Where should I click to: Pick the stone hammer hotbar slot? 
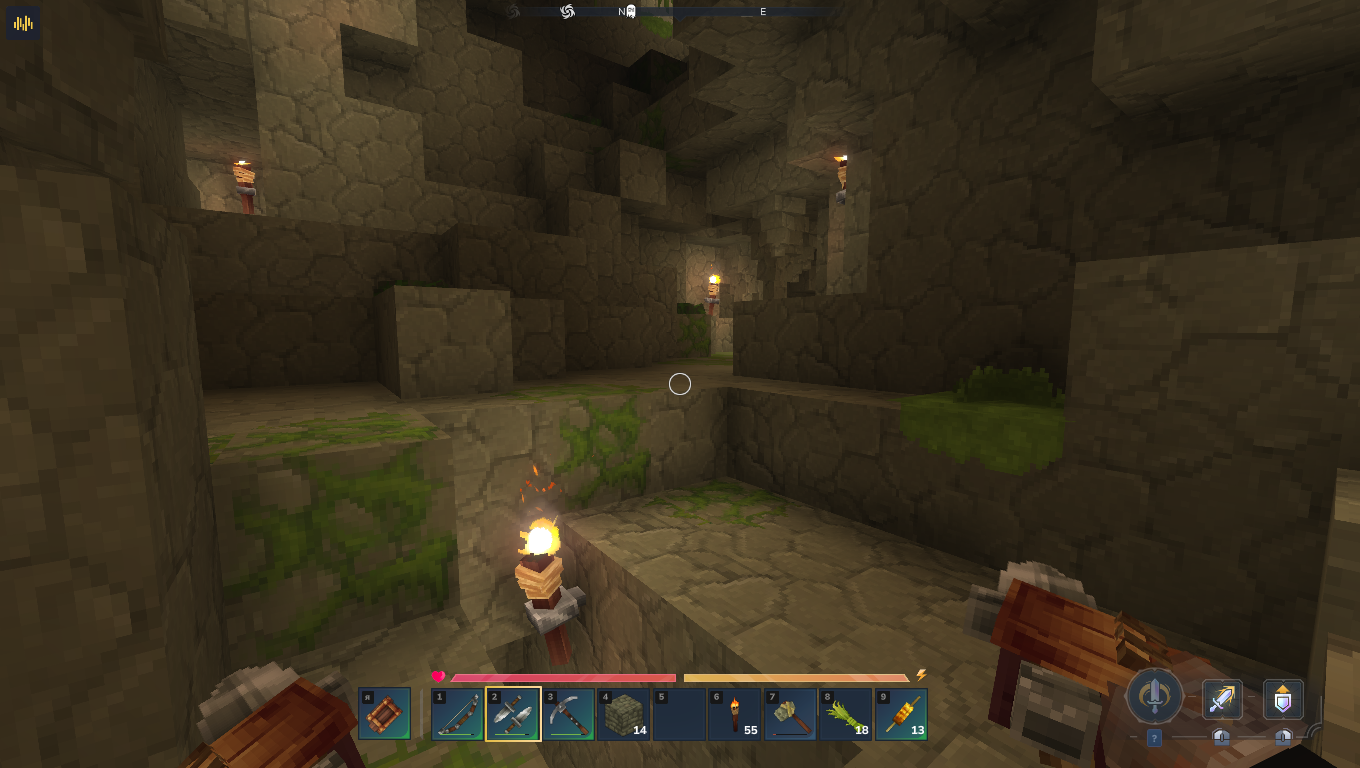(790, 714)
